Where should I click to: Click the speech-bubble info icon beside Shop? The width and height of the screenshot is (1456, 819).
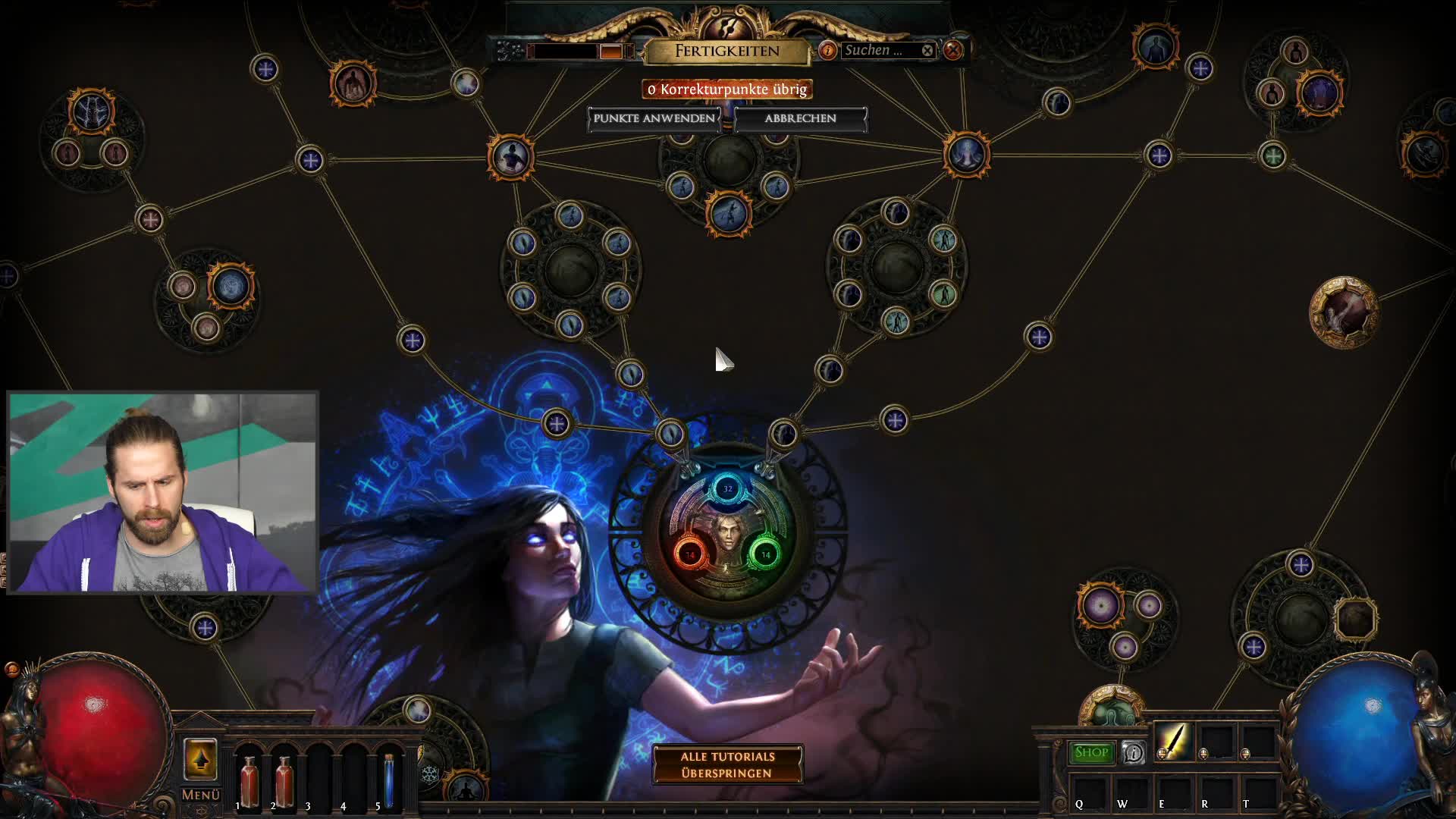[x=1134, y=752]
